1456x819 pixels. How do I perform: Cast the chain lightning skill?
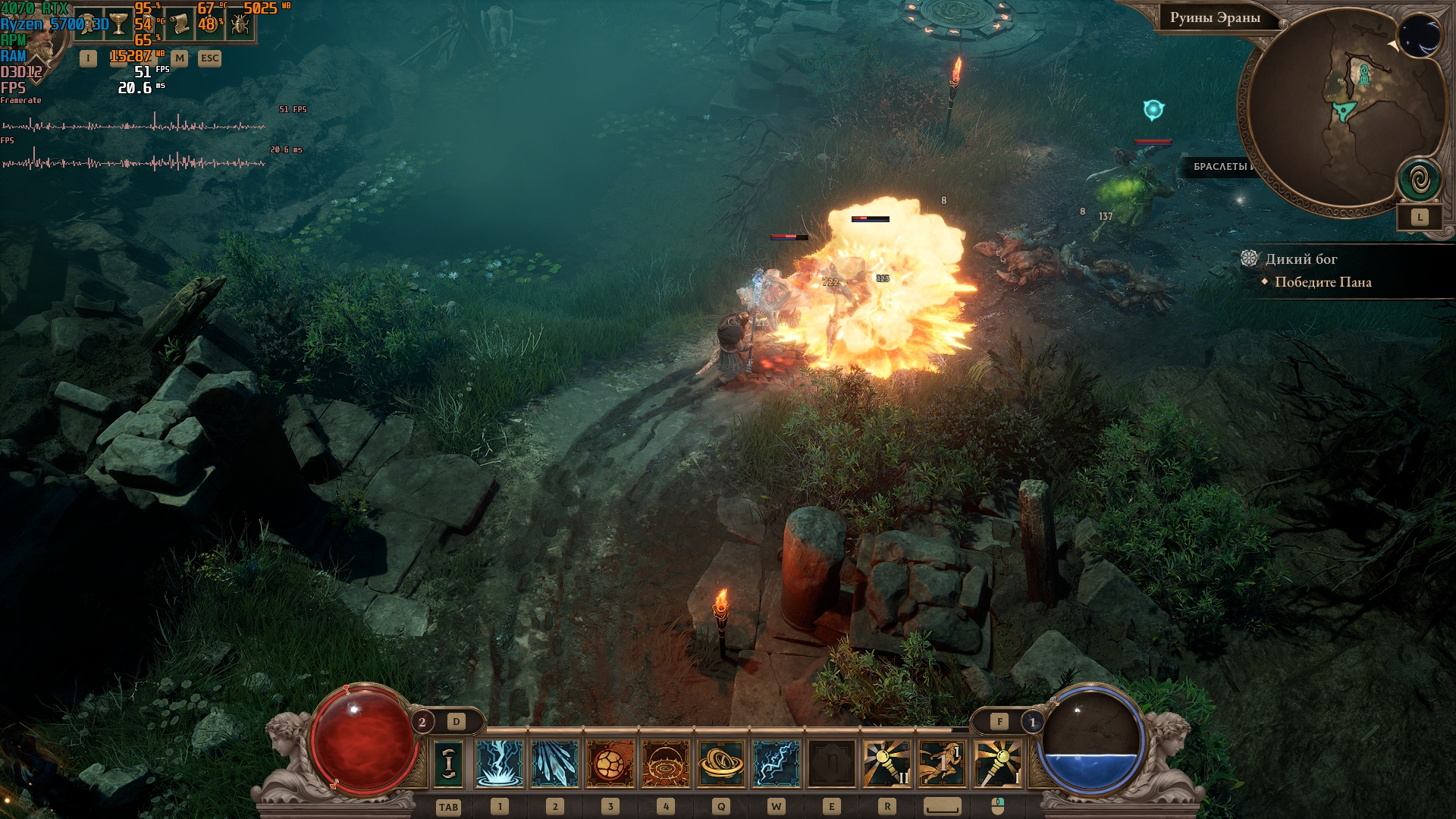pos(776,763)
